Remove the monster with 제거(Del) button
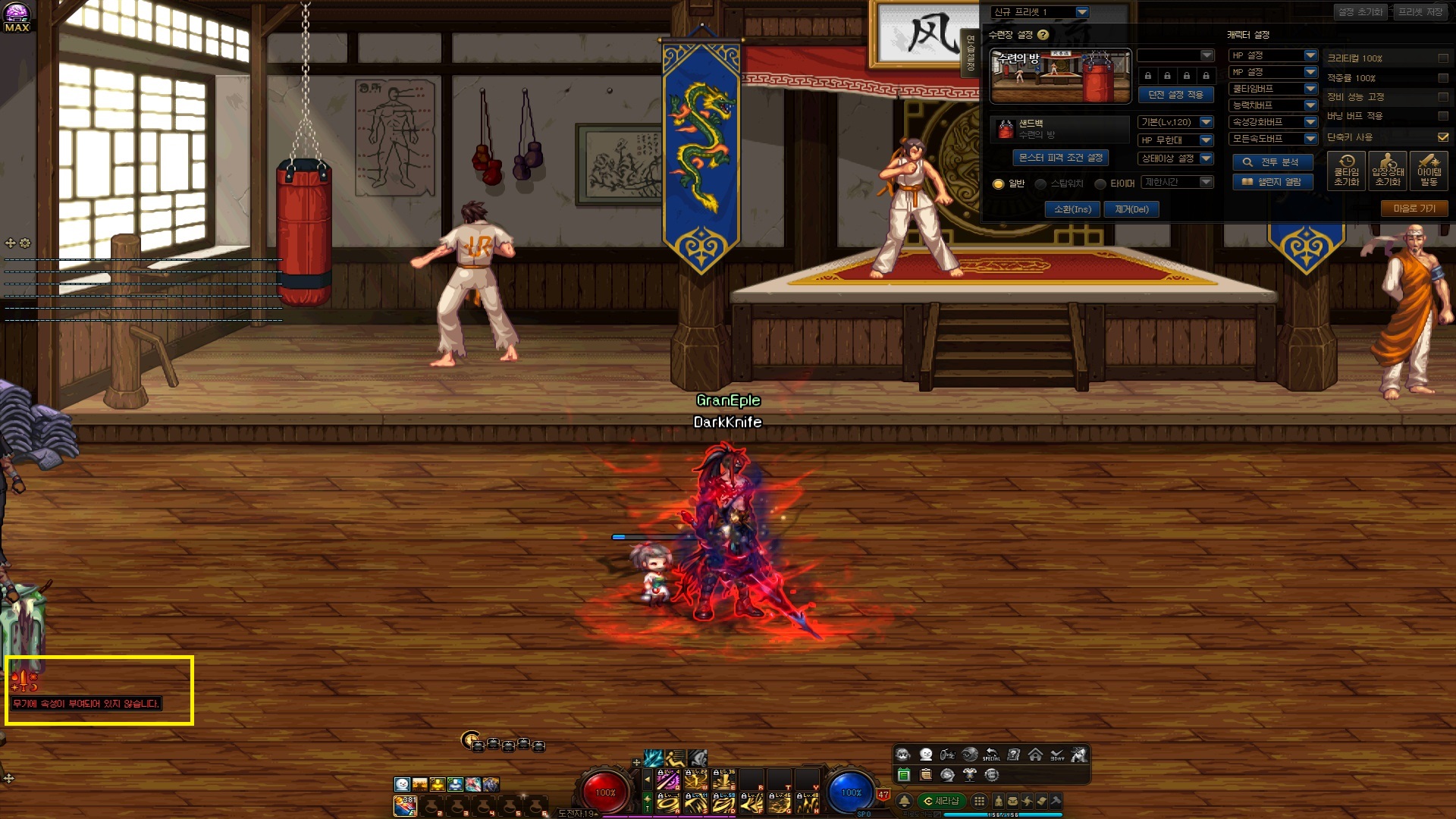The image size is (1456, 819). 1131,209
